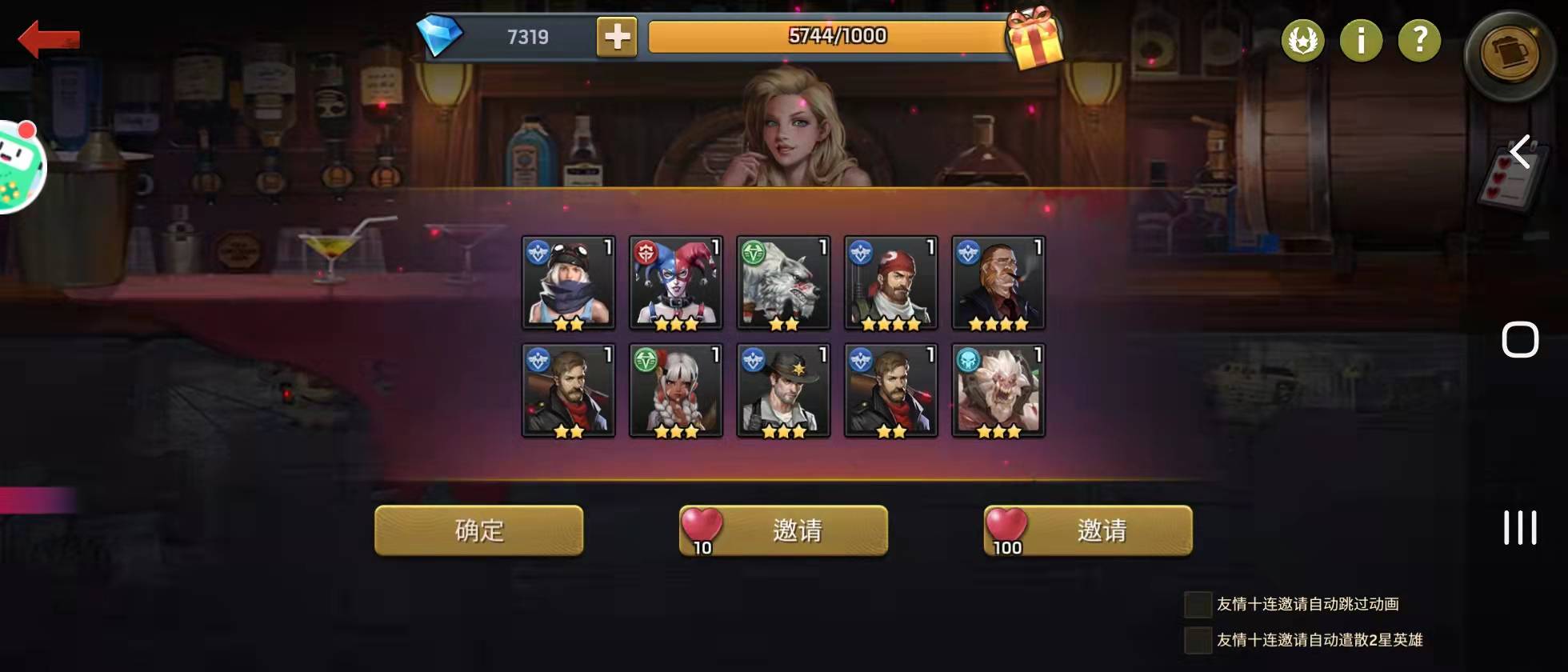Viewport: 1568px width, 672px height.
Task: Open the help question mark icon
Action: coord(1418,41)
